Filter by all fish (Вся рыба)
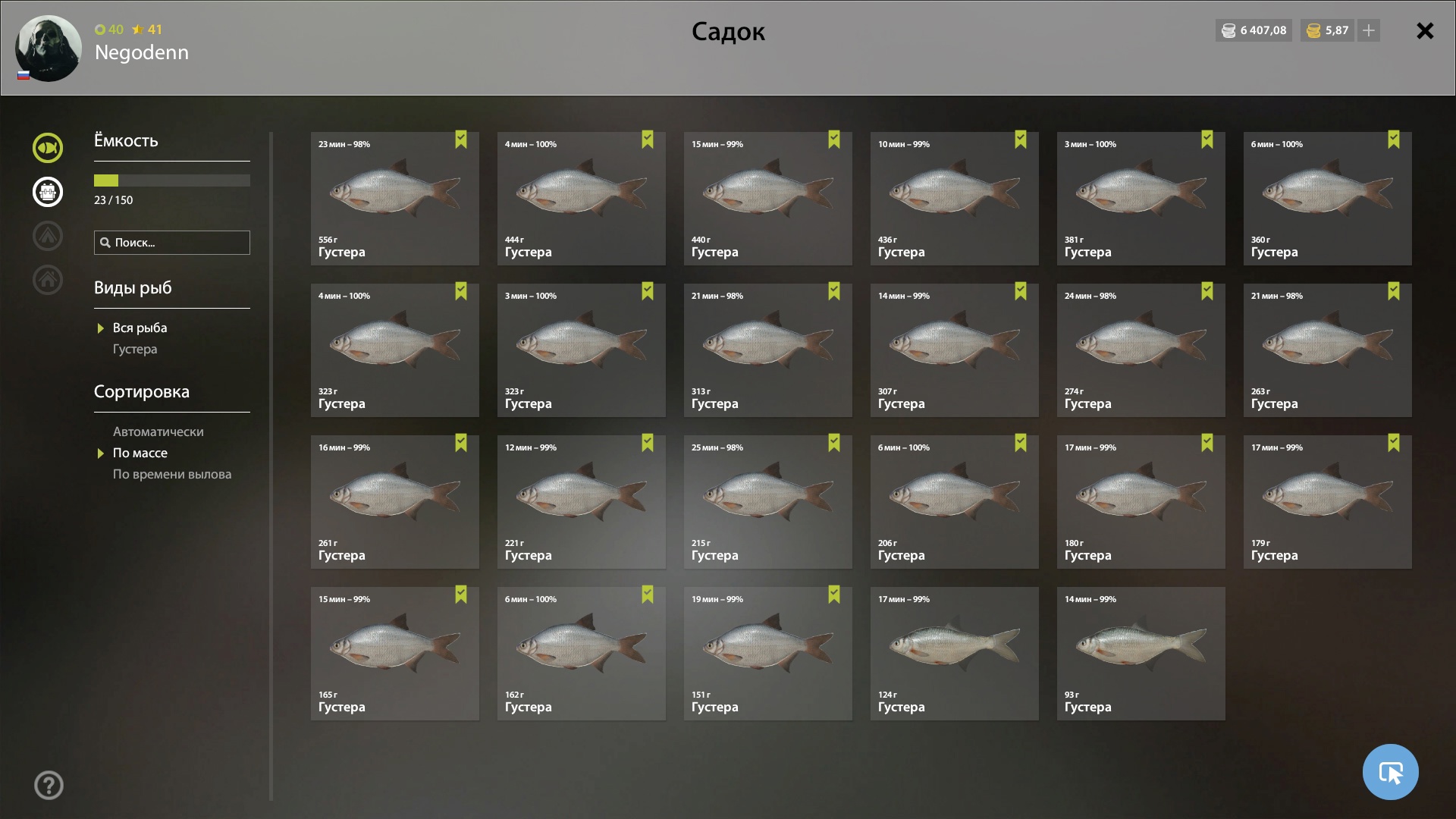 (140, 328)
